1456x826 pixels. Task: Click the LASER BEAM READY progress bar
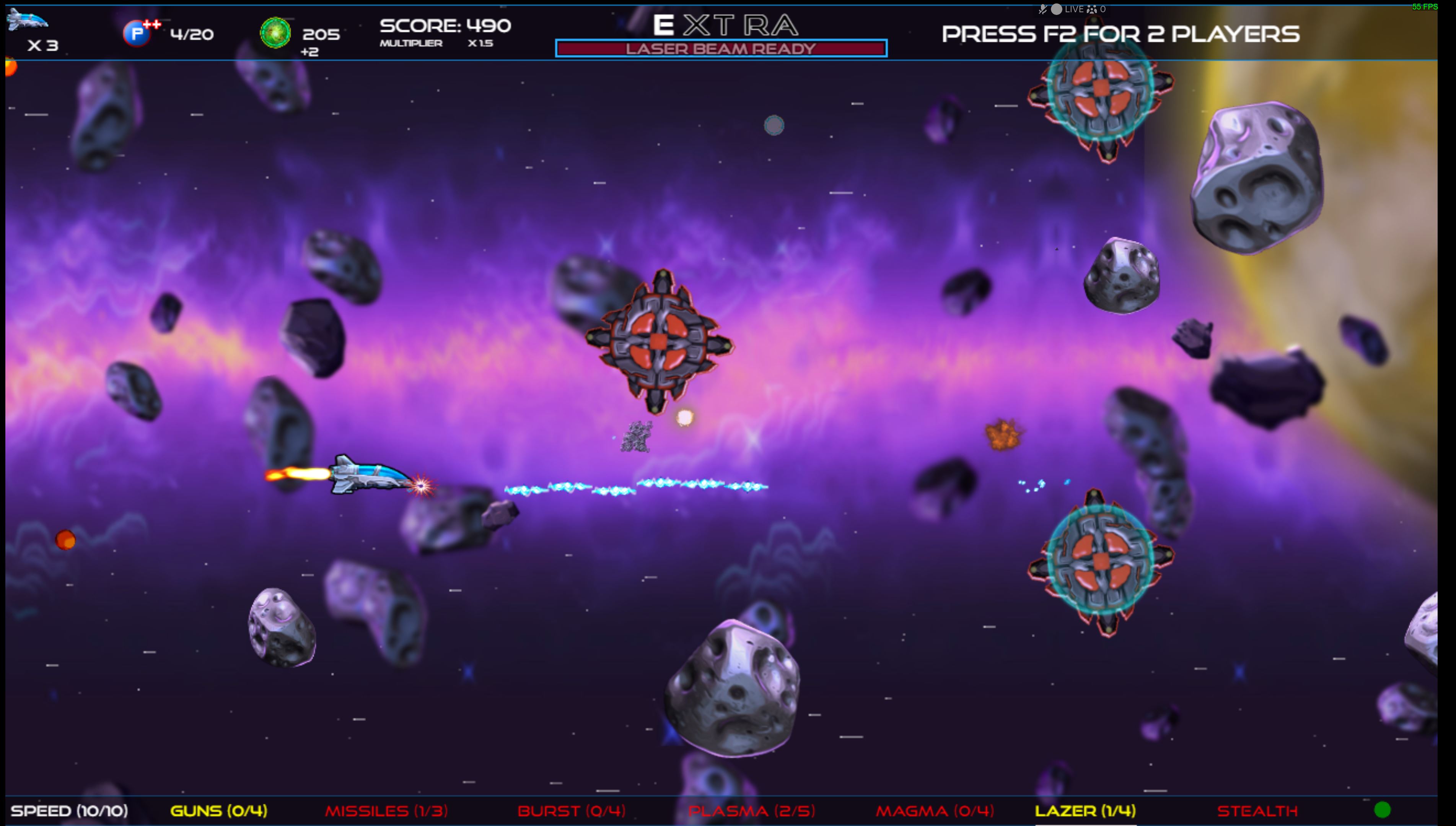pos(721,49)
